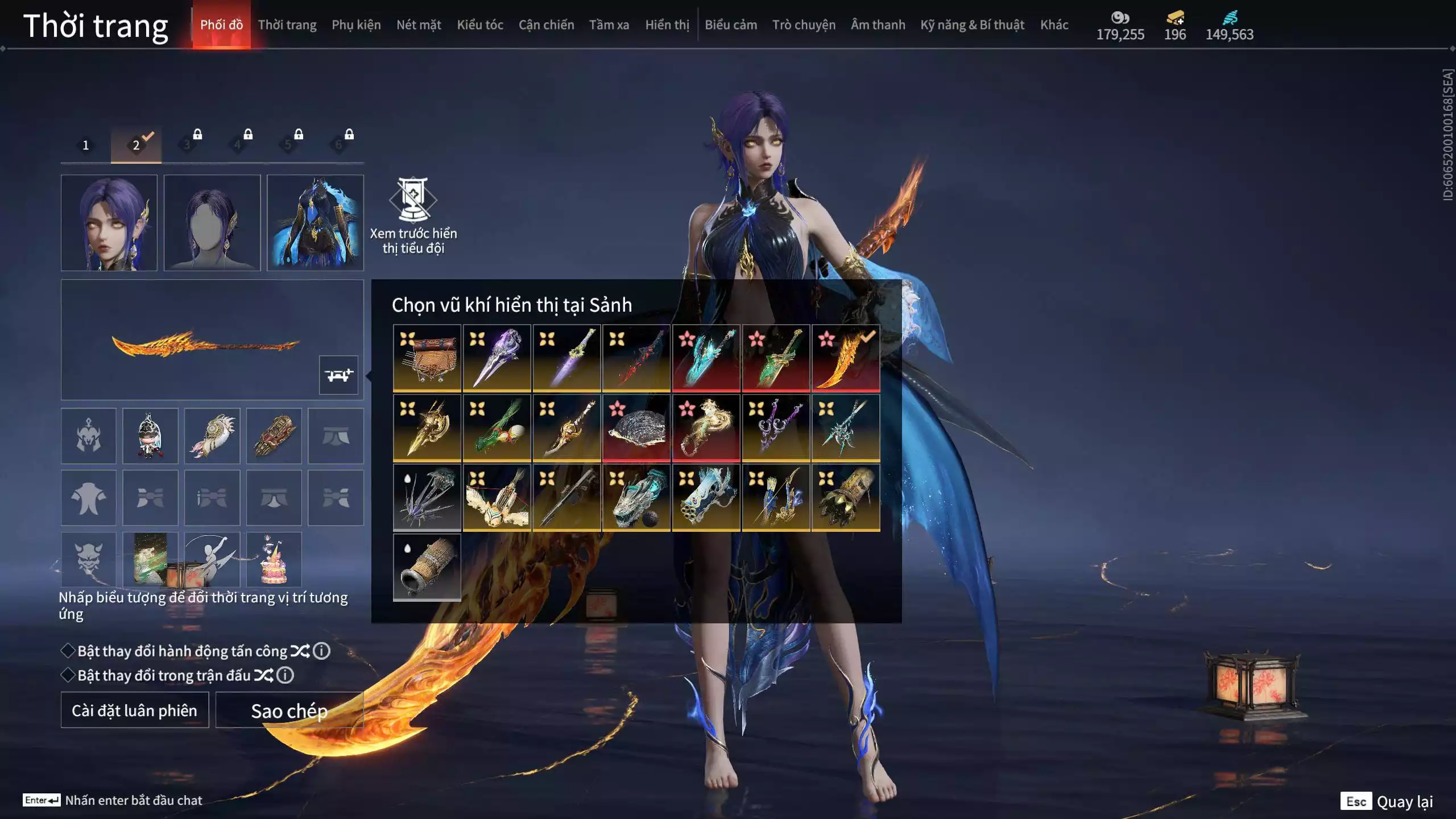Select the birthday cake accessory slot

point(274,560)
